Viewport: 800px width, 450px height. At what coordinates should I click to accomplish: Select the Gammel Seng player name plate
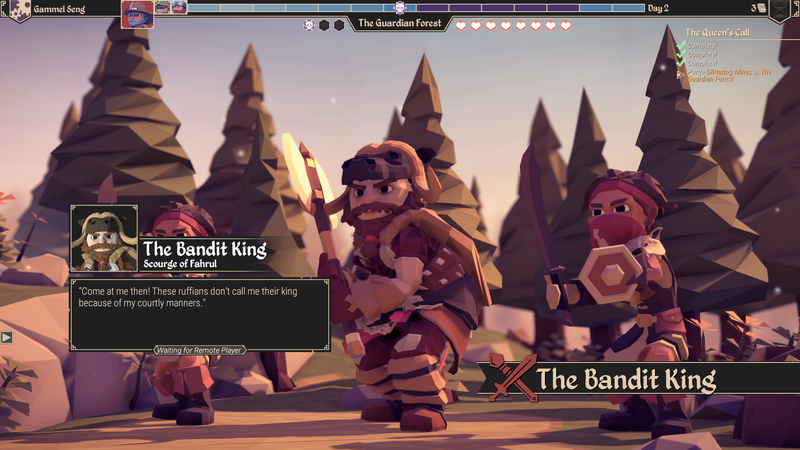click(x=60, y=8)
